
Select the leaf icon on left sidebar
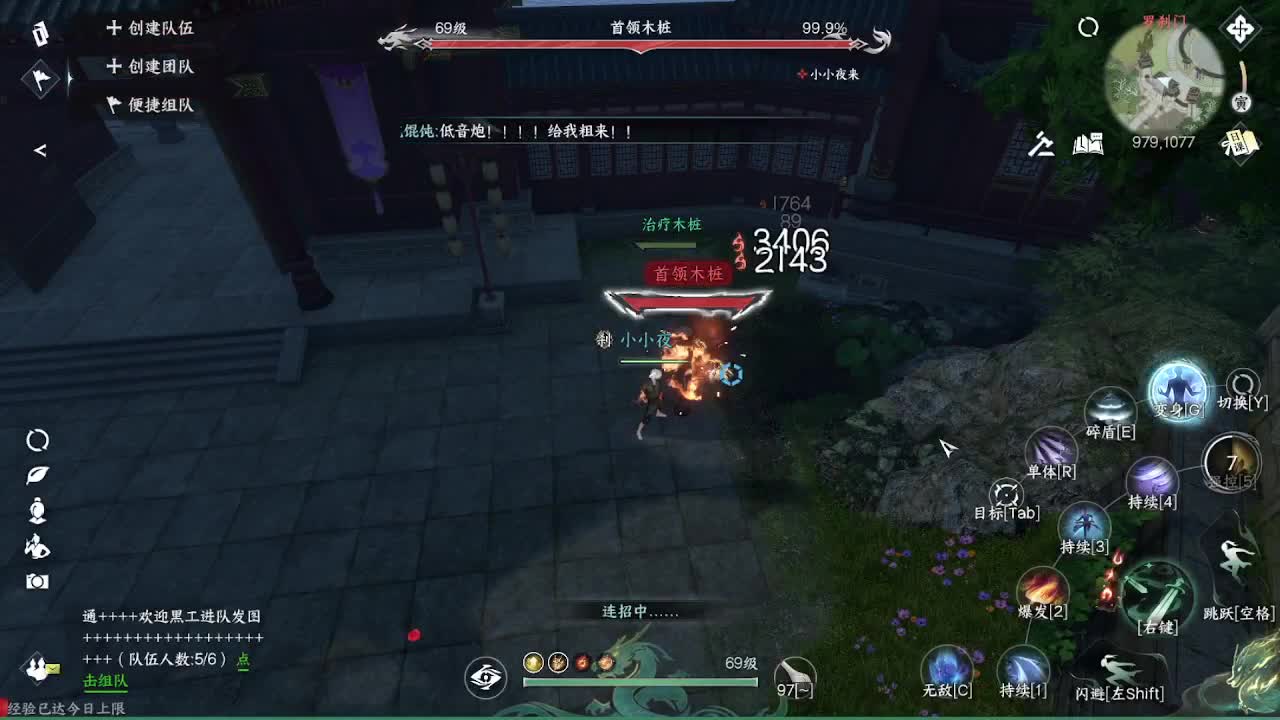[x=36, y=475]
